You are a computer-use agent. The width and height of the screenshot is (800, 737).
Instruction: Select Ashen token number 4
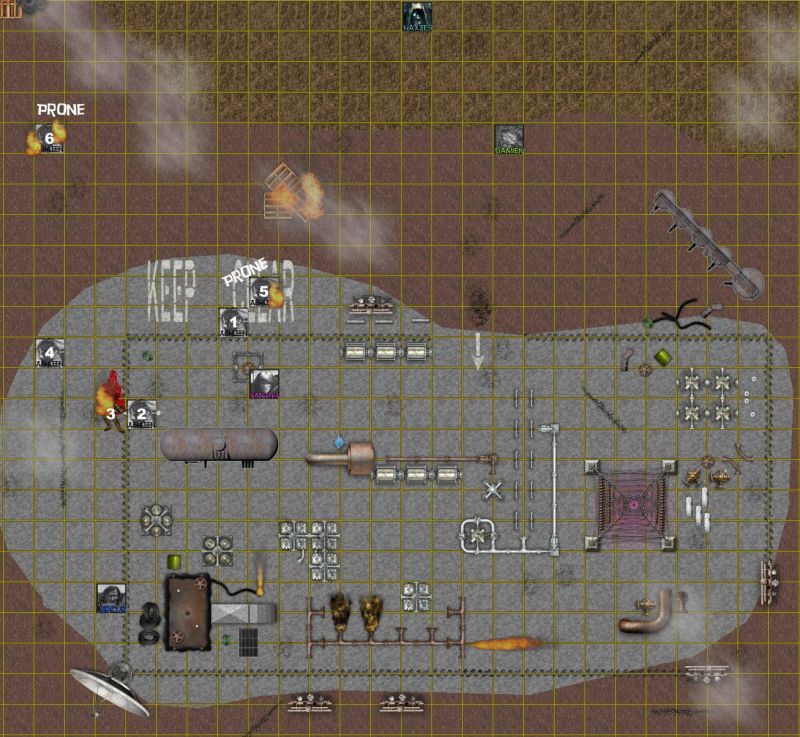pyautogui.click(x=49, y=352)
